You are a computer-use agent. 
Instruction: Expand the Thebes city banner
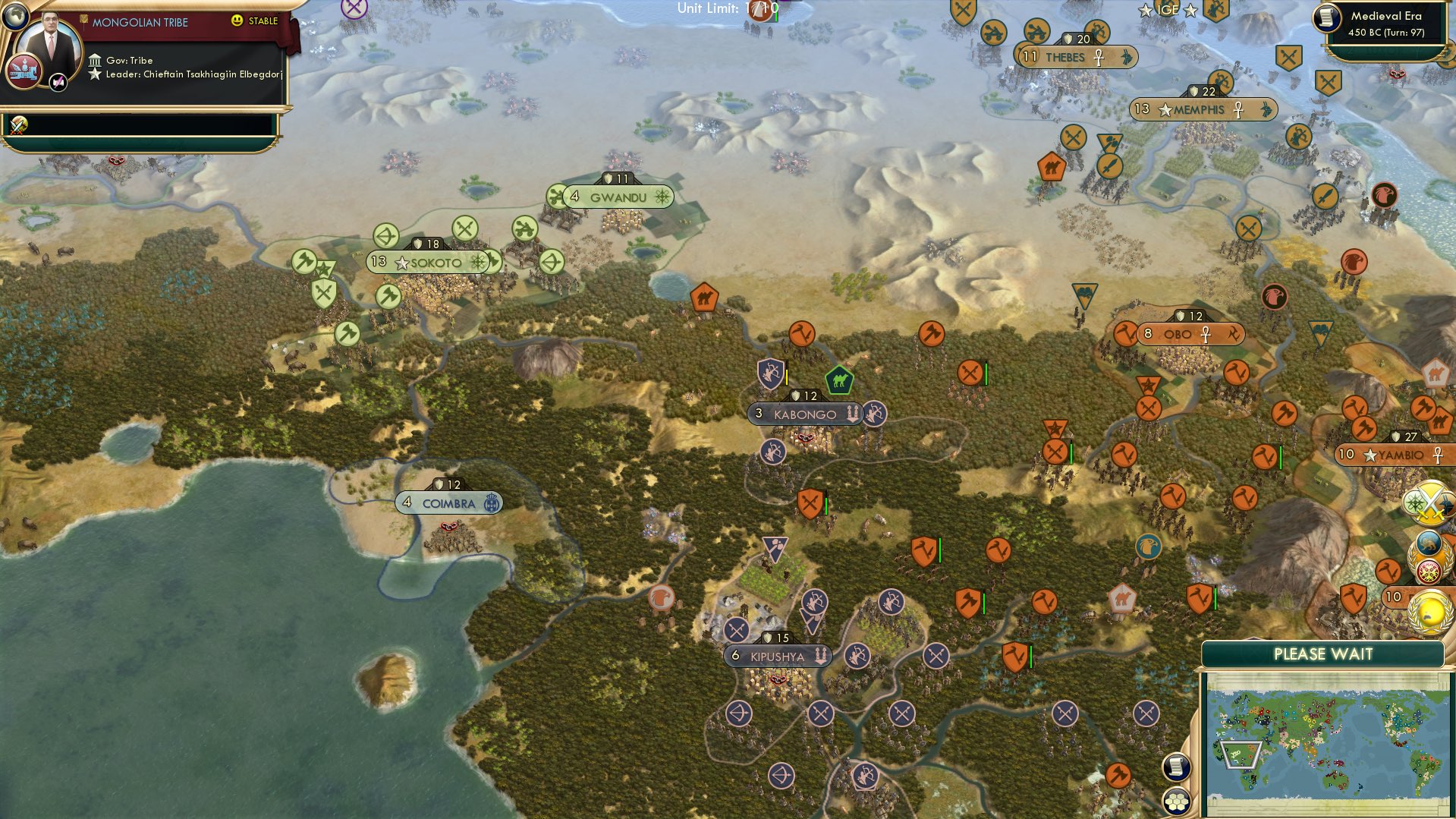pos(1074,55)
